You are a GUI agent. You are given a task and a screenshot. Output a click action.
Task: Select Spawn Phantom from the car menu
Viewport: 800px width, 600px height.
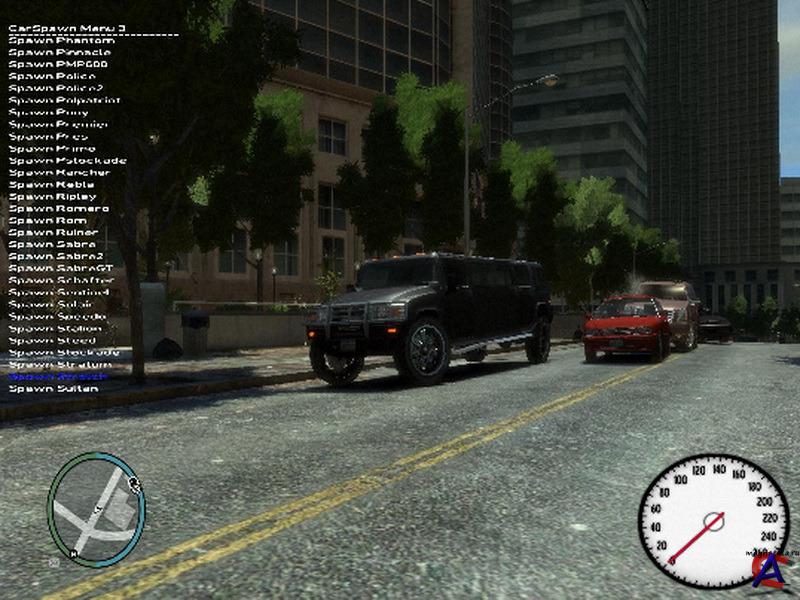point(61,40)
